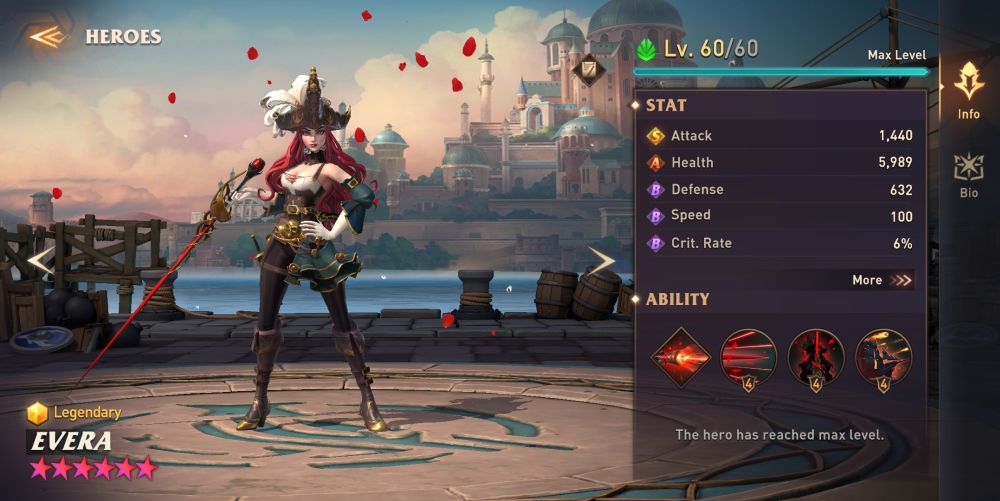Screen dimensions: 1000x501
Task: Show more stats with the More button
Action: tap(882, 280)
